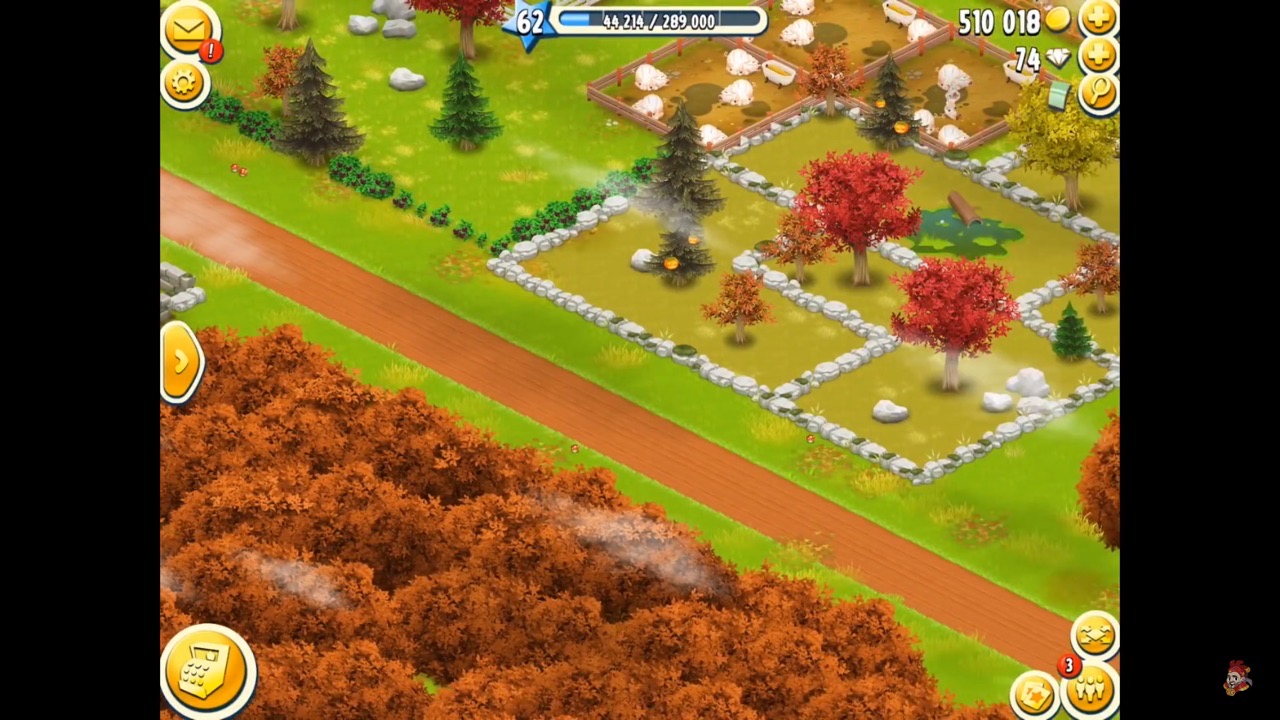Open the friends list icon
The height and width of the screenshot is (720, 1280).
[x=1090, y=690]
